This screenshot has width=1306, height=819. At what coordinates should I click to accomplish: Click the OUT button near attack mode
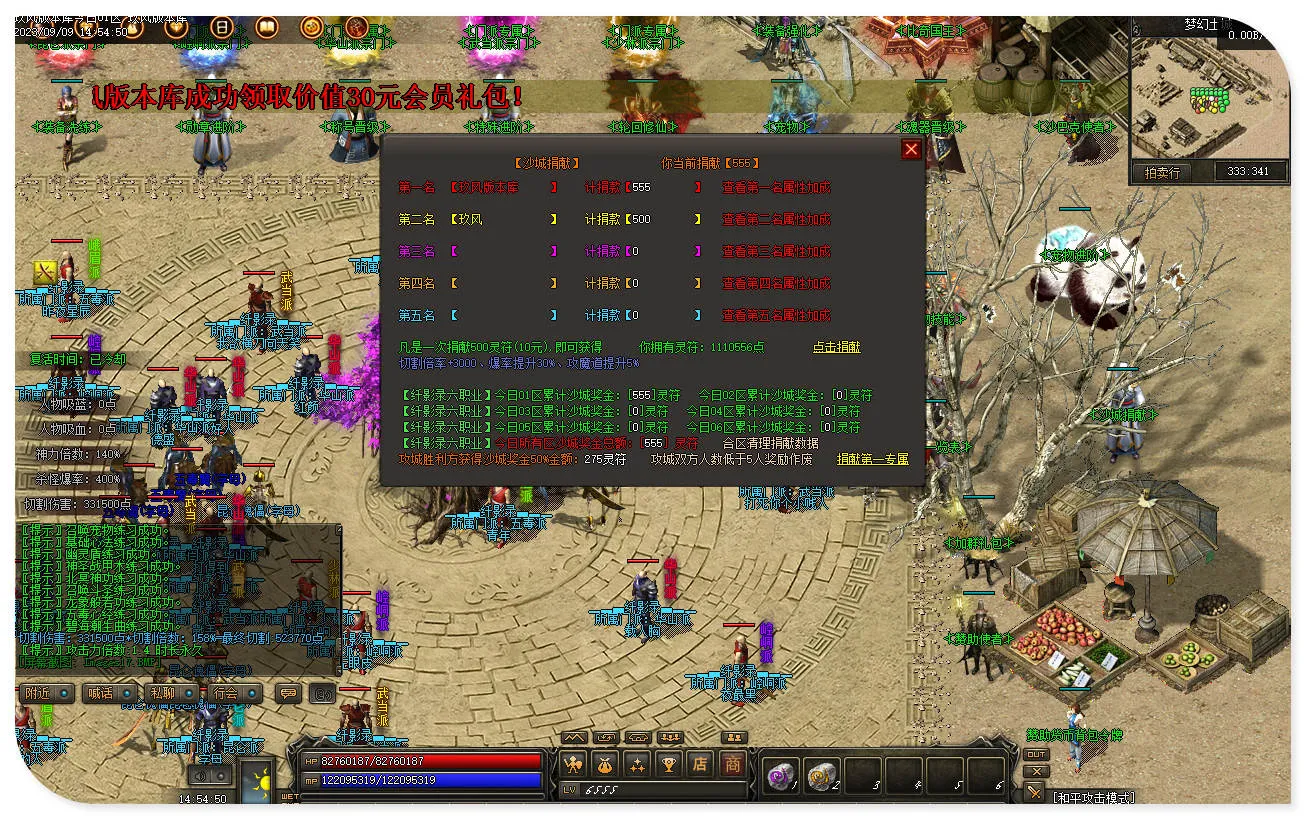(1036, 754)
